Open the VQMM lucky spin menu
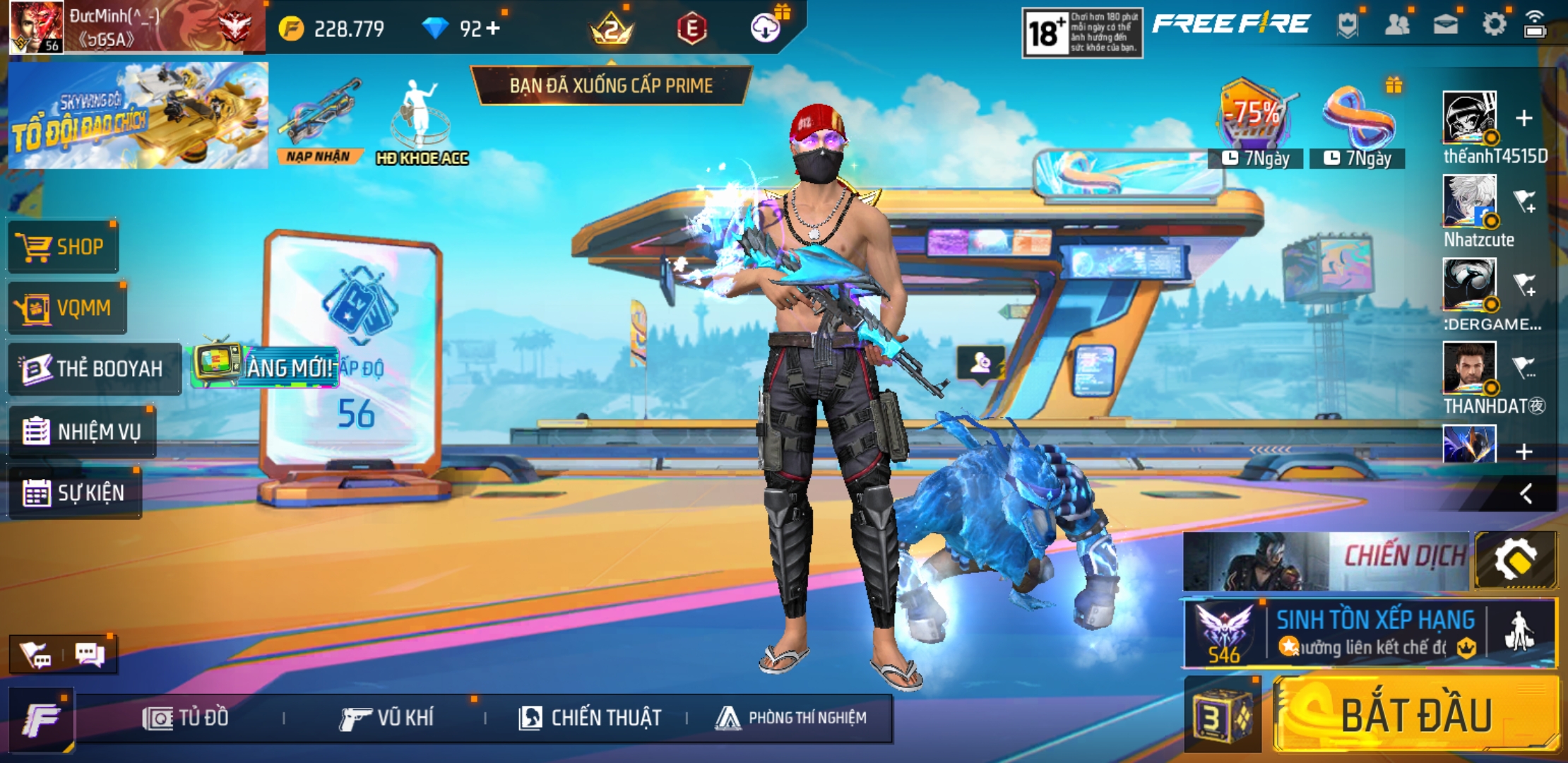 pyautogui.click(x=67, y=308)
